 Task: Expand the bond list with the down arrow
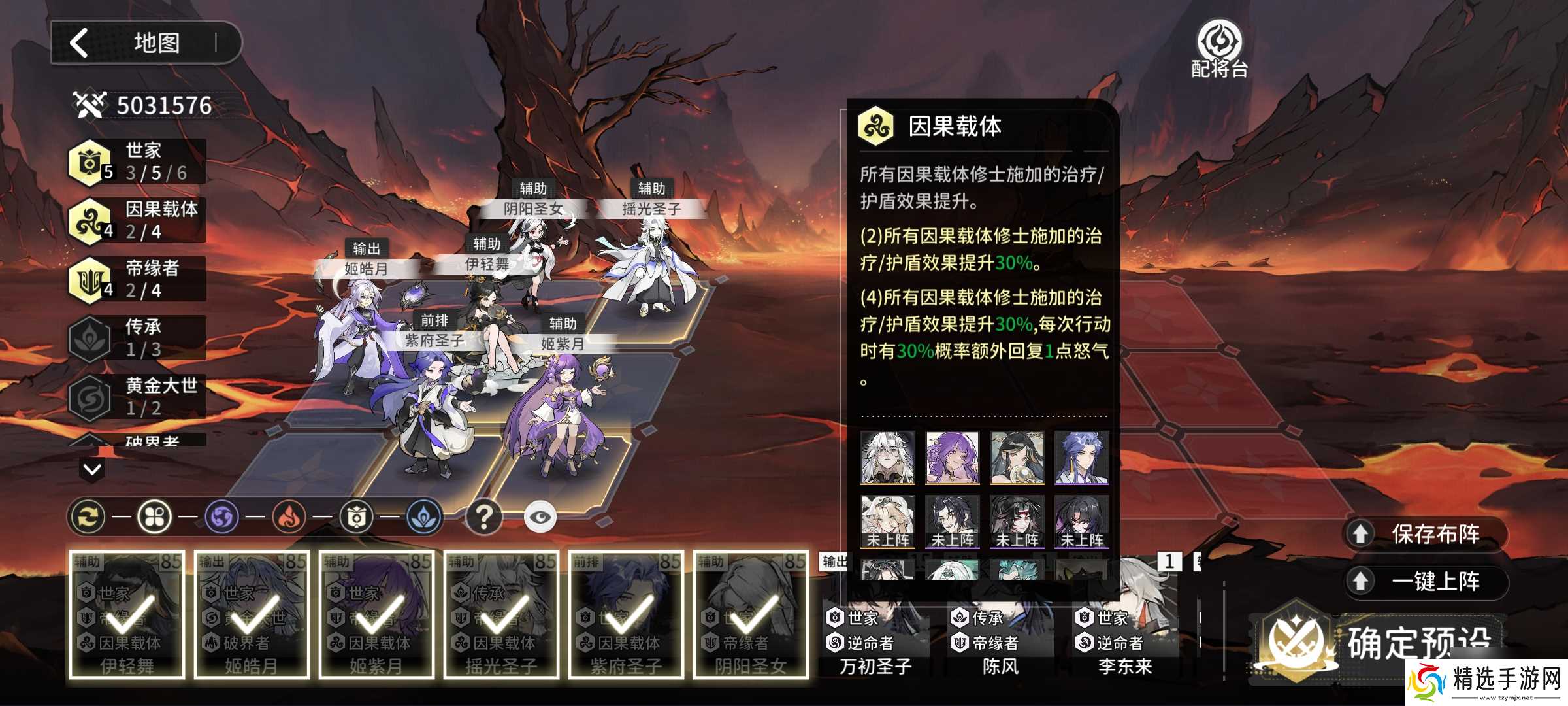[92, 469]
